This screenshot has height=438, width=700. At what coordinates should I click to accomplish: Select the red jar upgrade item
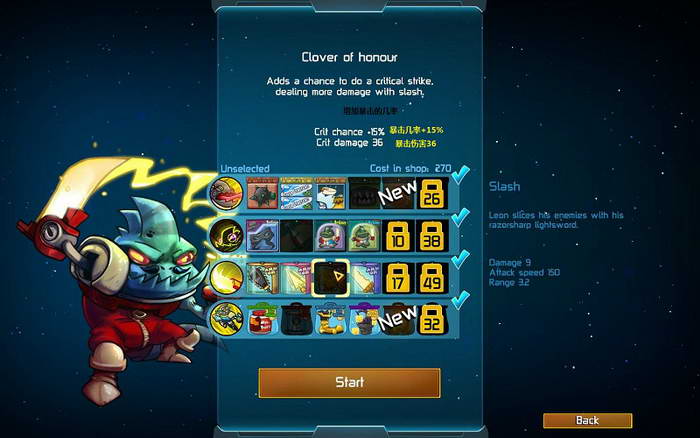coord(262,319)
